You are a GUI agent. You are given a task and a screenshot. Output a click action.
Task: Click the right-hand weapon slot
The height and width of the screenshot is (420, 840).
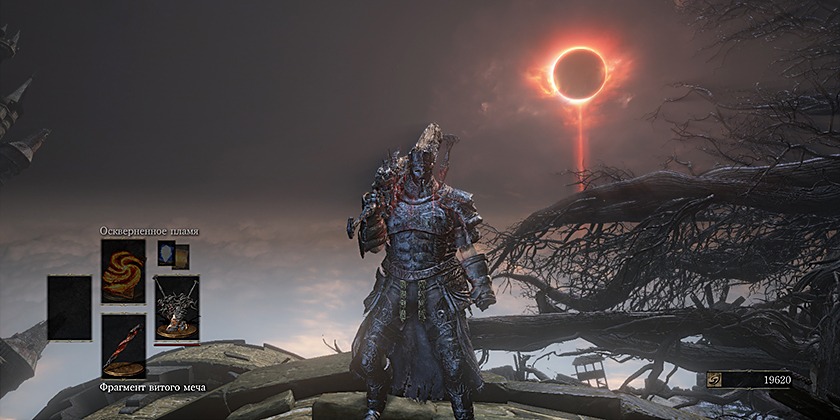176,308
